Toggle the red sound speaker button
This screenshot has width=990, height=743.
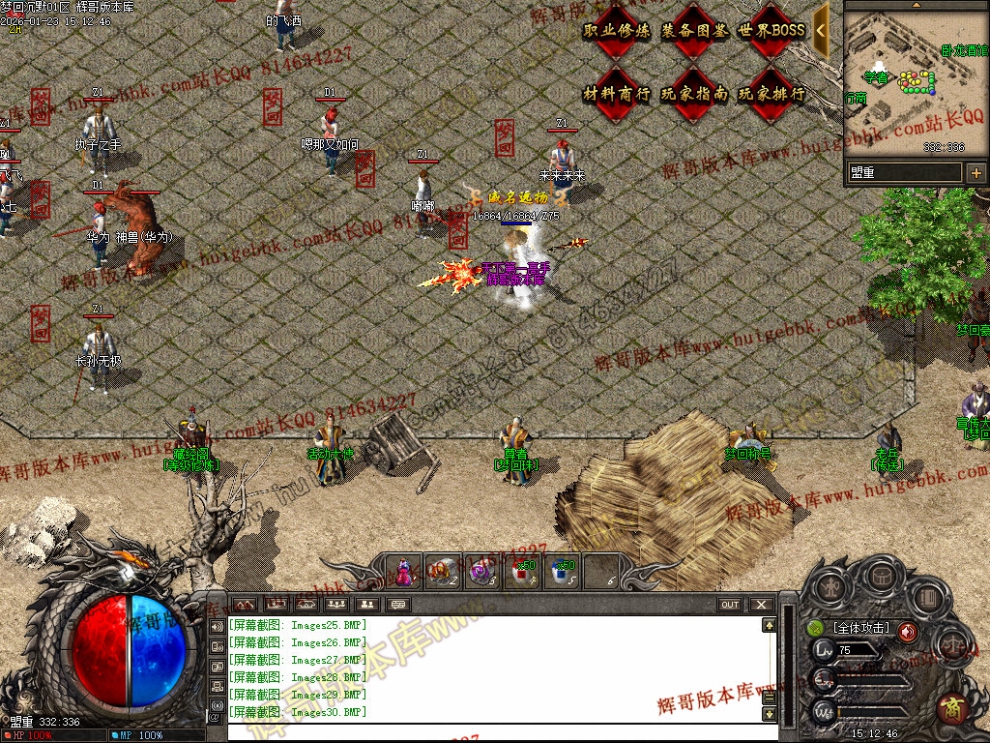point(906,630)
